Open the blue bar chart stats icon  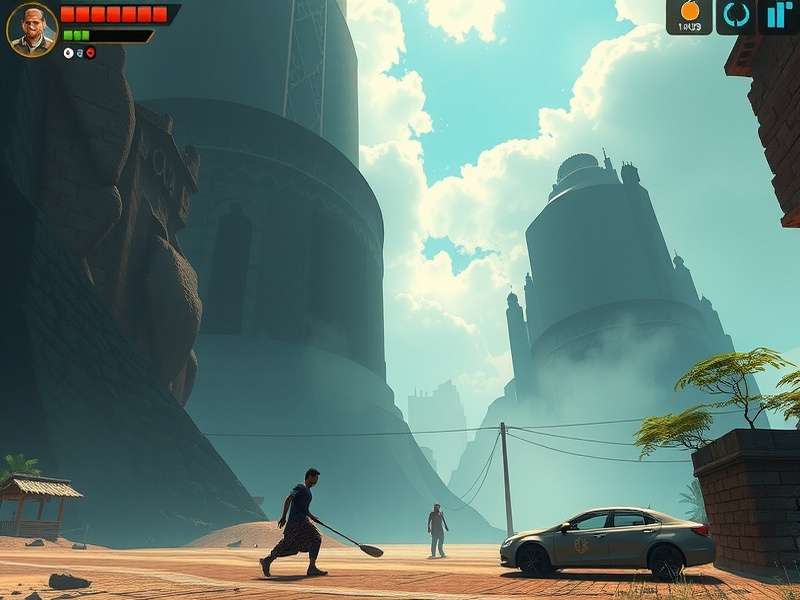click(x=778, y=15)
